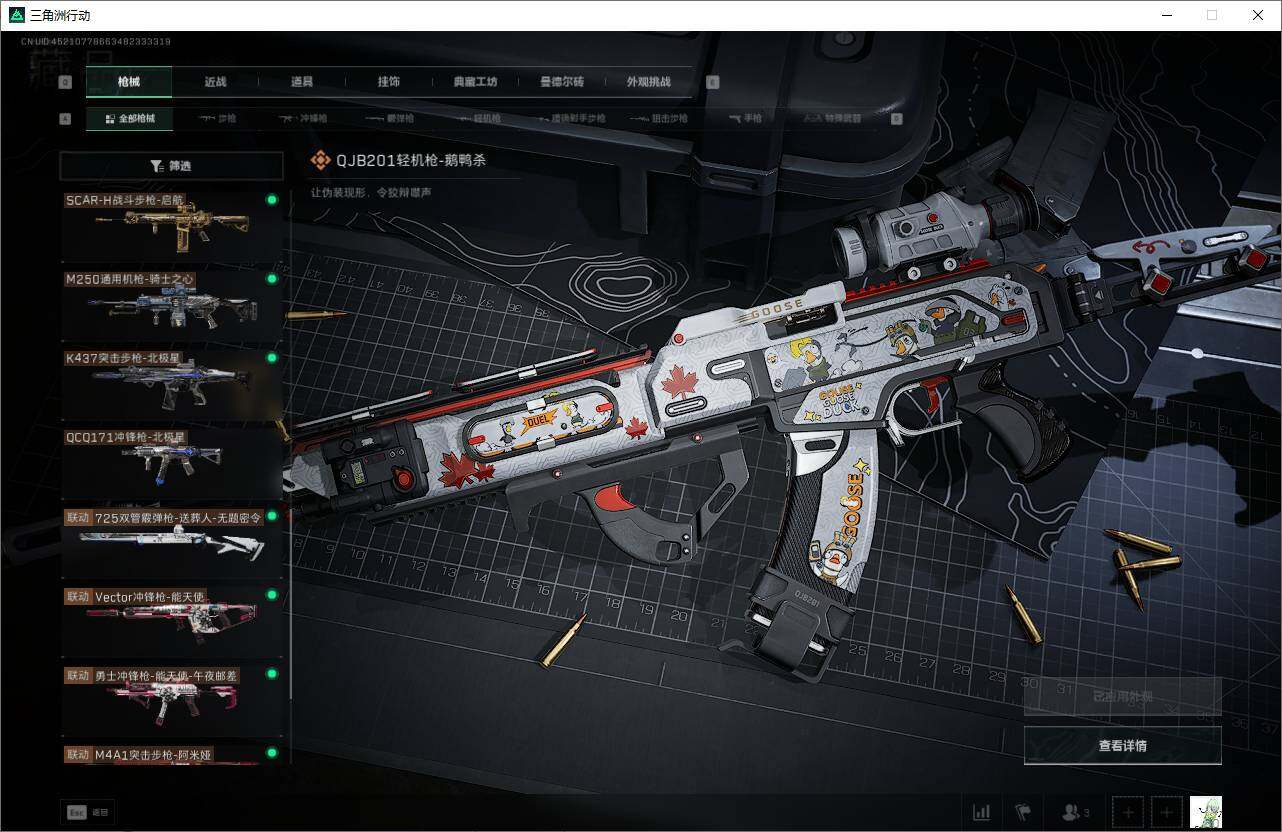Click 查看详情 view details button
1282x832 pixels.
pyautogui.click(x=1122, y=746)
